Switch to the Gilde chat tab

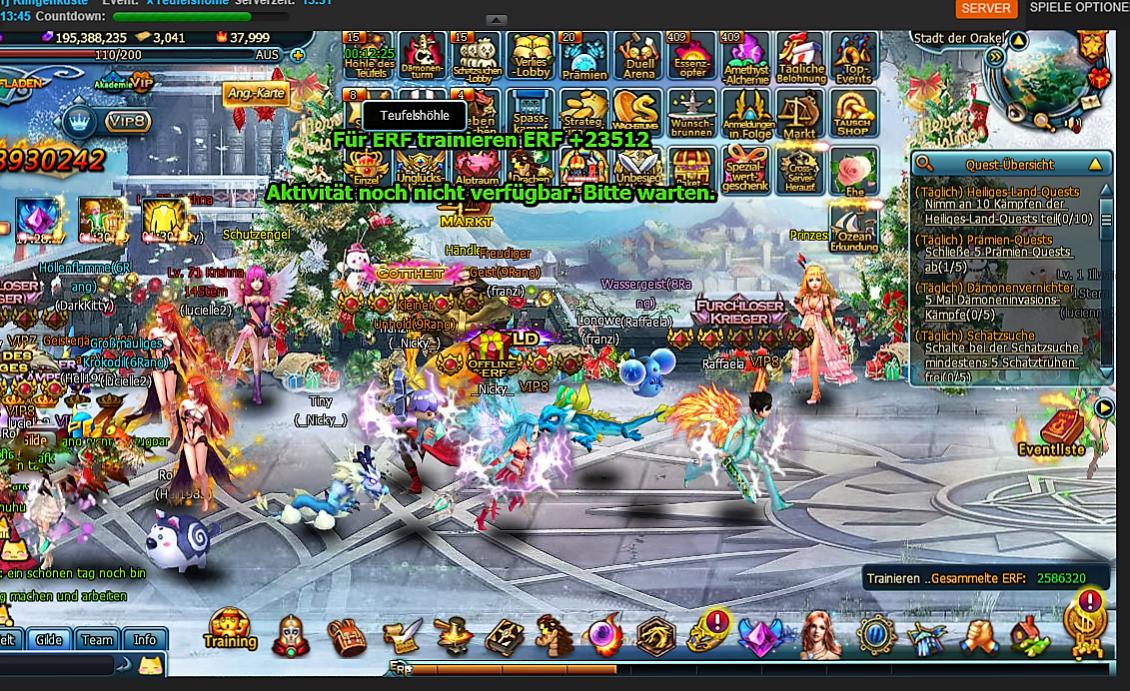coord(49,640)
